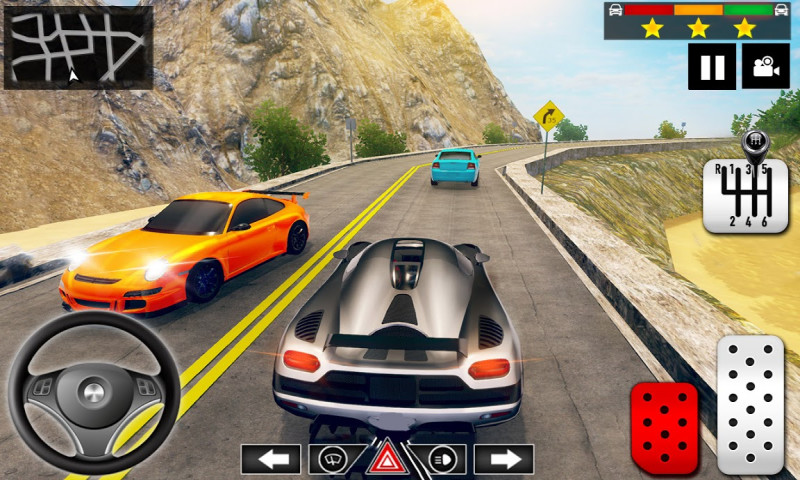
Task: Turn the steering wheel control
Action: [93, 391]
